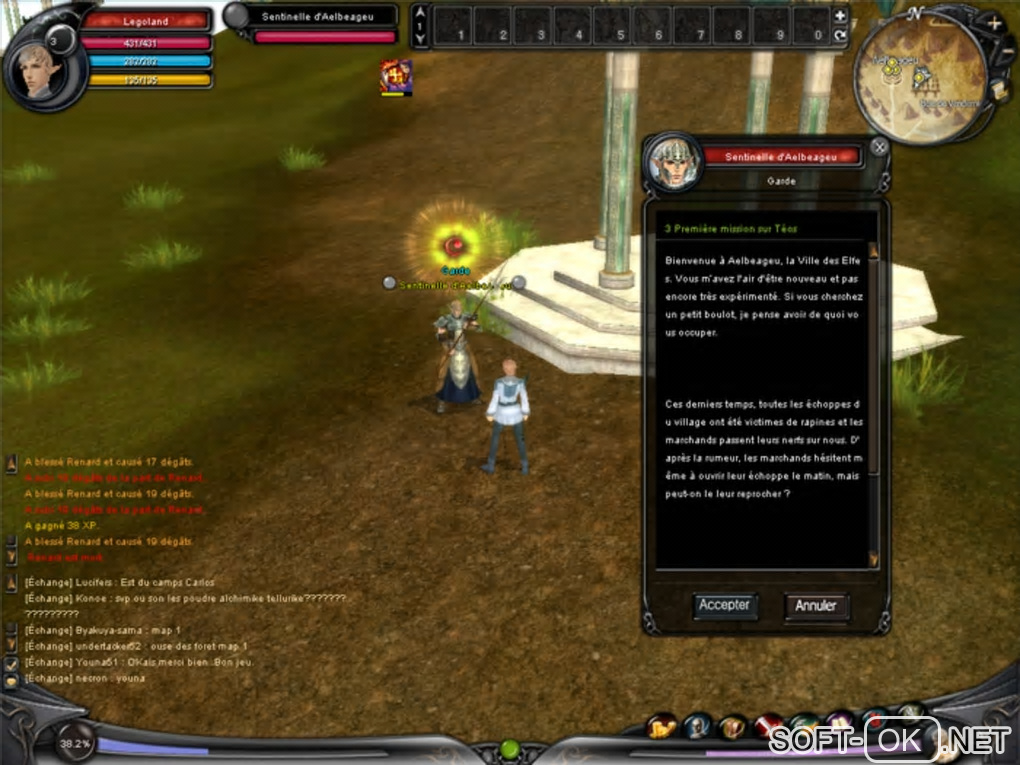The image size is (1020, 765).
Task: Zoom in the minimap with plus button
Action: pos(994,23)
